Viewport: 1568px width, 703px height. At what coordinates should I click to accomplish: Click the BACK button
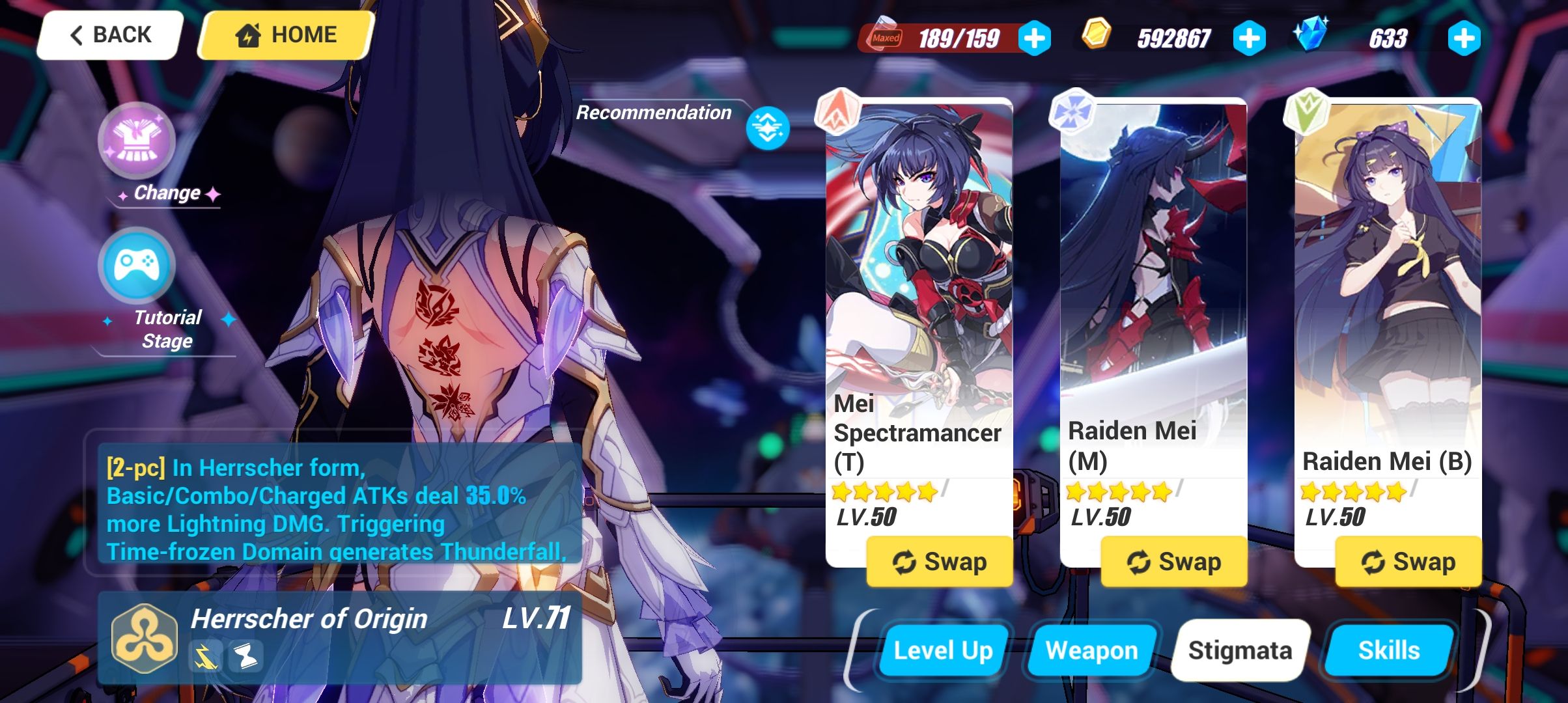point(108,34)
